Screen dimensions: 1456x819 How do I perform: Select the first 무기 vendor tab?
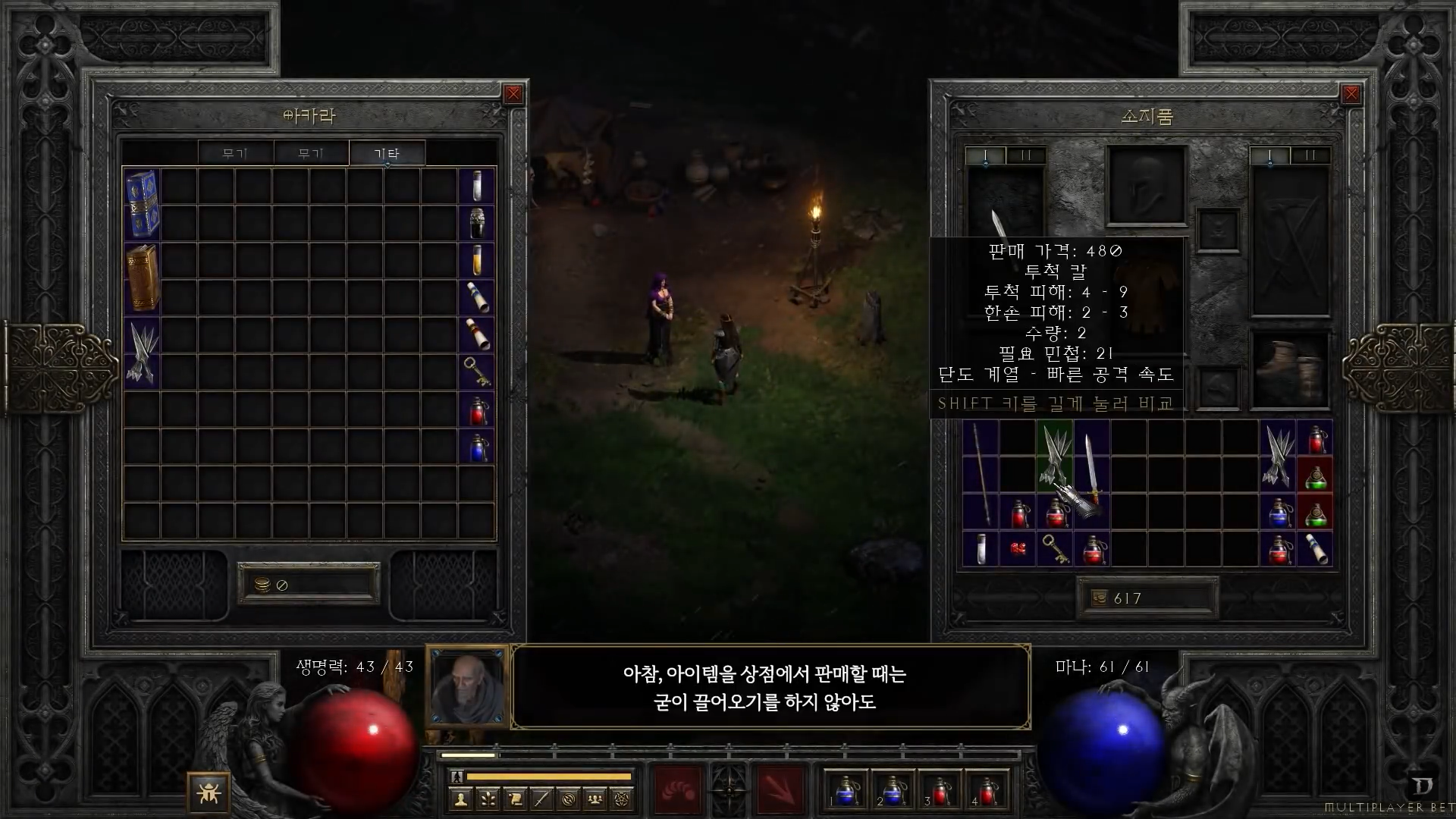(x=236, y=153)
